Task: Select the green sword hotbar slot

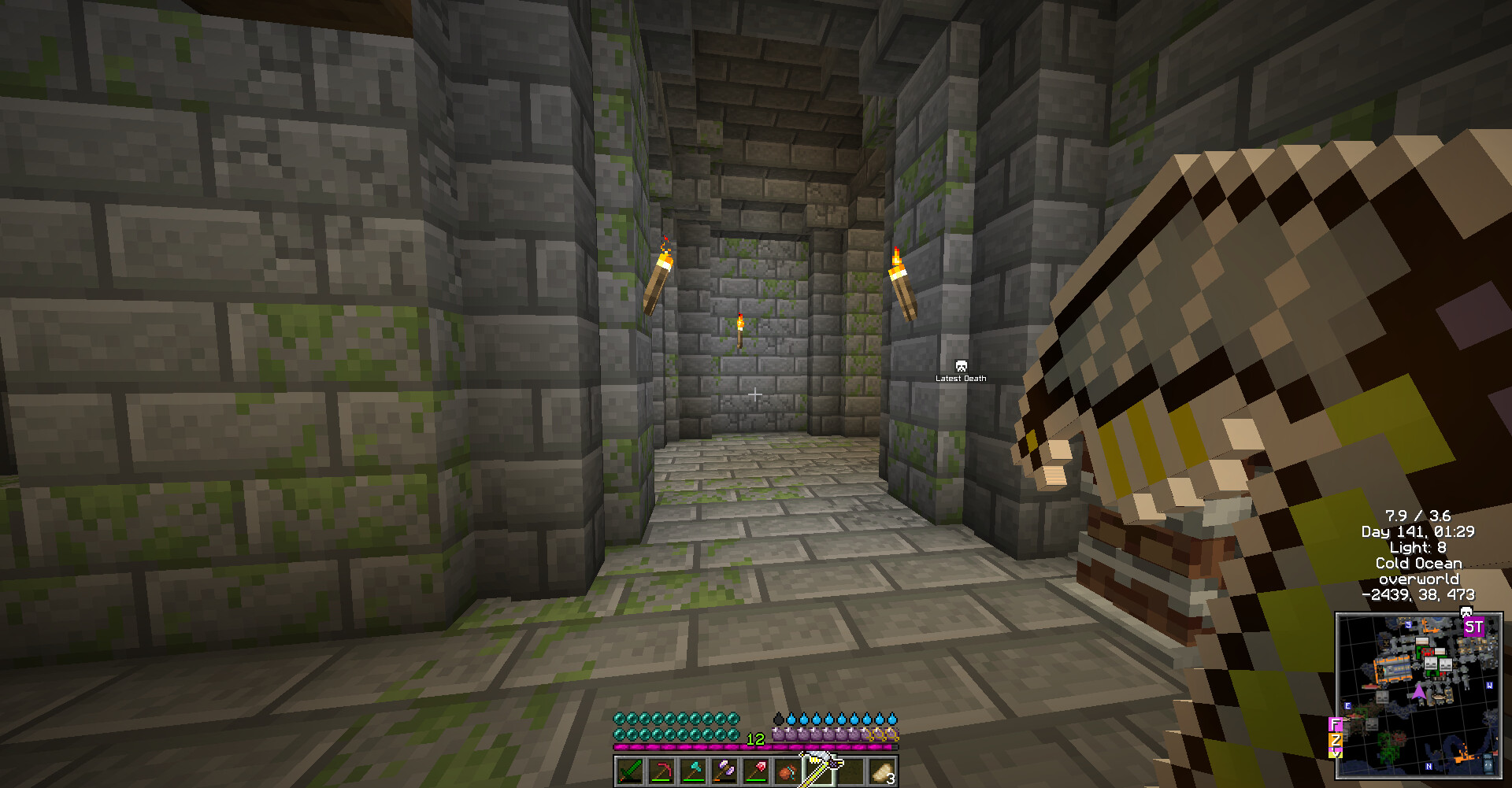Action: [630, 771]
